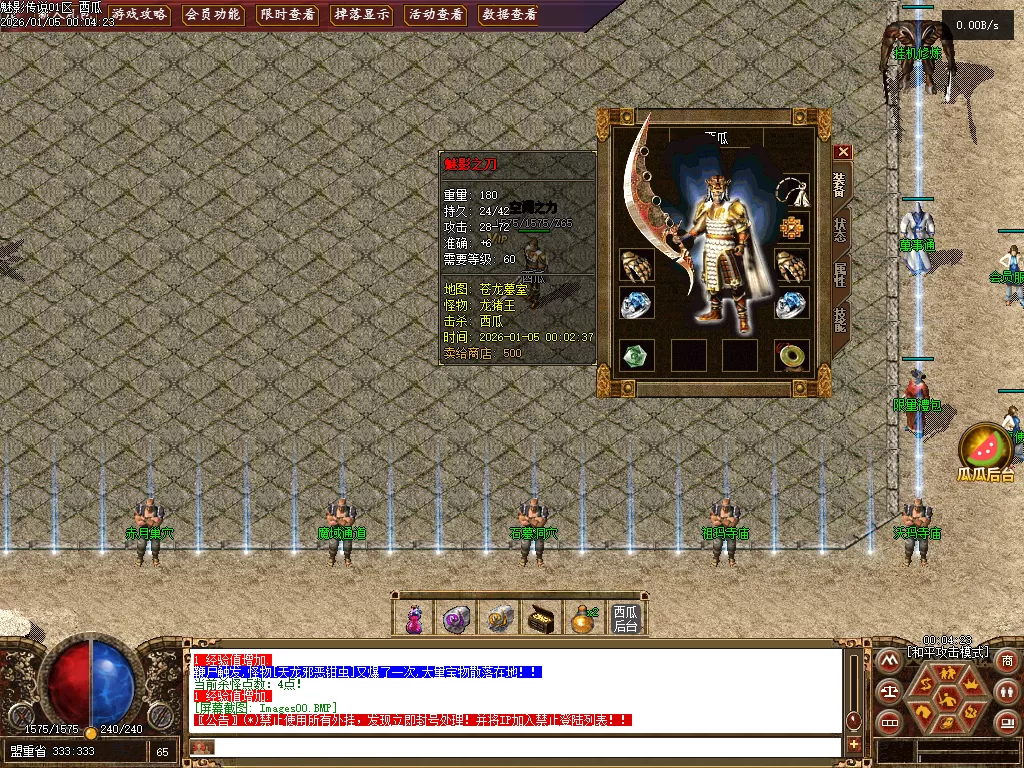The width and height of the screenshot is (1024, 768).
Task: Open the 活动查看 events menu
Action: click(435, 14)
